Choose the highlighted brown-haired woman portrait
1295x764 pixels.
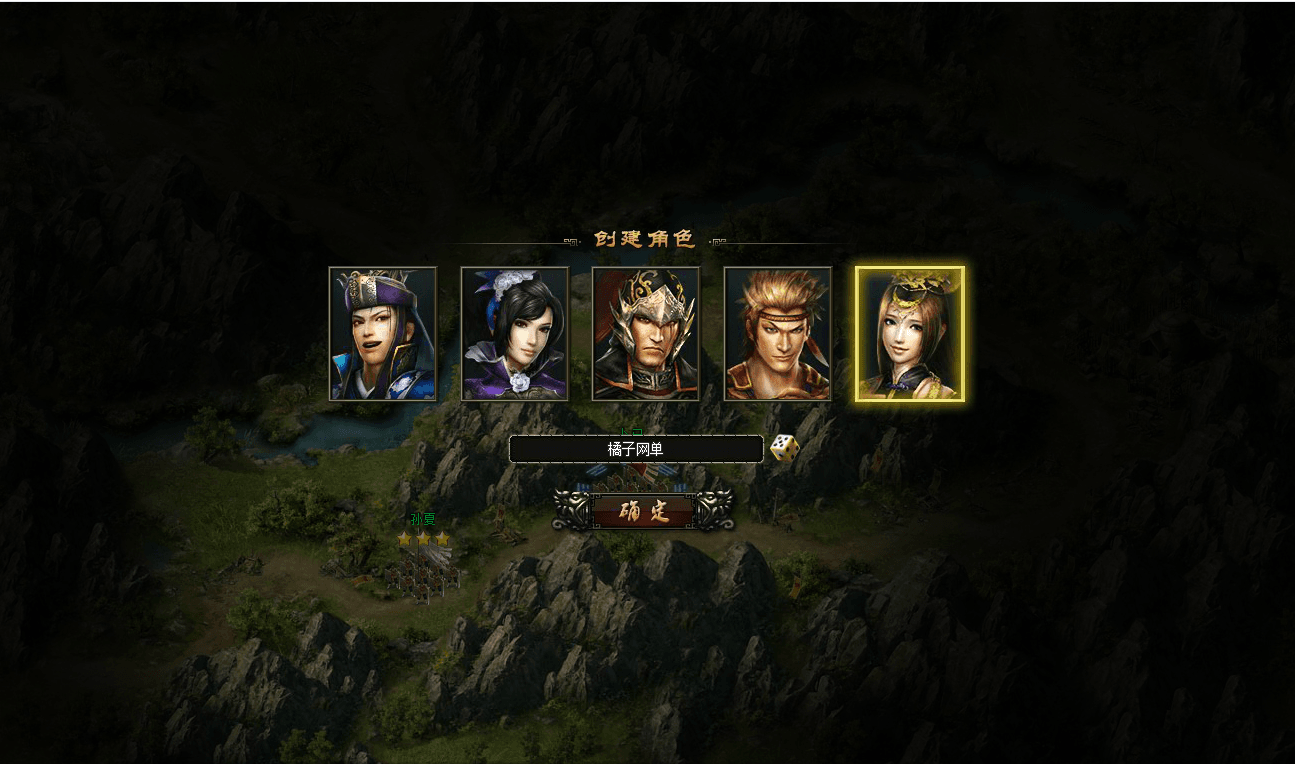(910, 334)
